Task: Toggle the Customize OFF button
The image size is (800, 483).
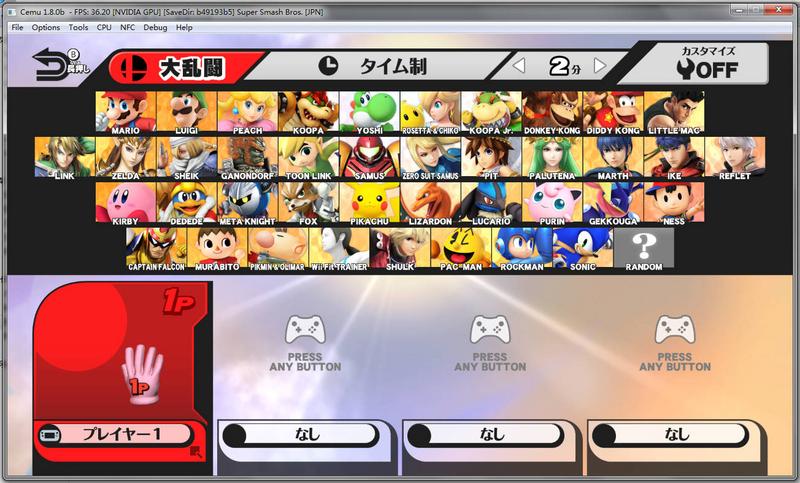Action: point(705,64)
